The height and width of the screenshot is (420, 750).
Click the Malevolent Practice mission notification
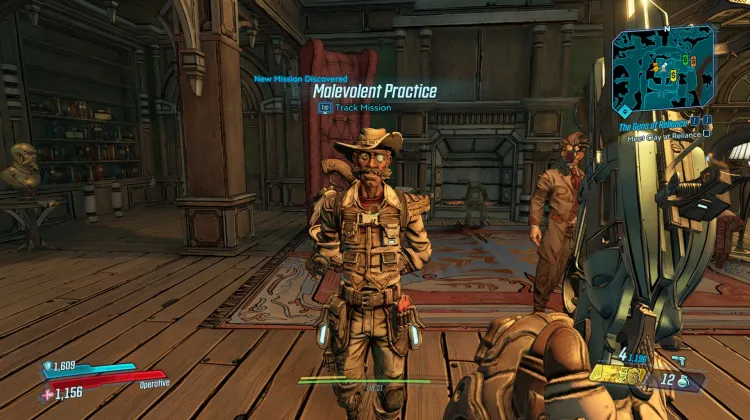[374, 91]
